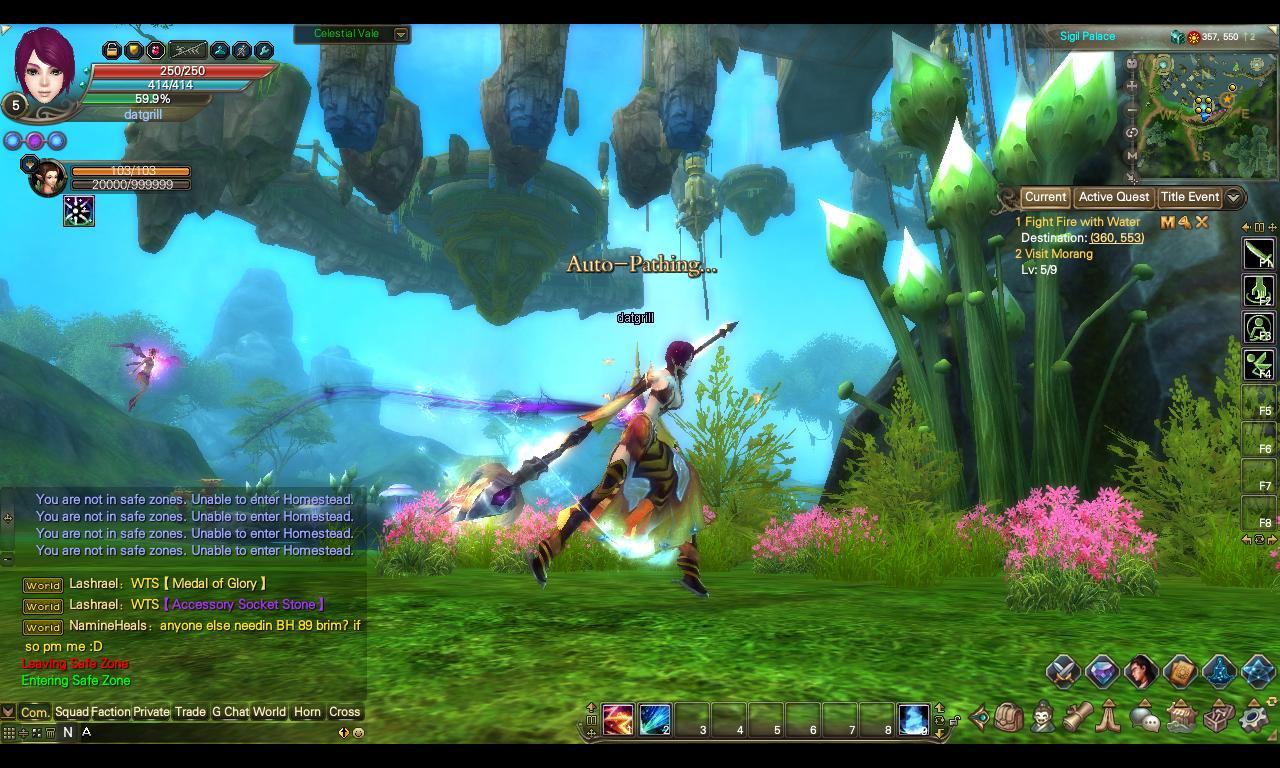
Task: Open the speech bubbles social icon
Action: click(x=1145, y=717)
